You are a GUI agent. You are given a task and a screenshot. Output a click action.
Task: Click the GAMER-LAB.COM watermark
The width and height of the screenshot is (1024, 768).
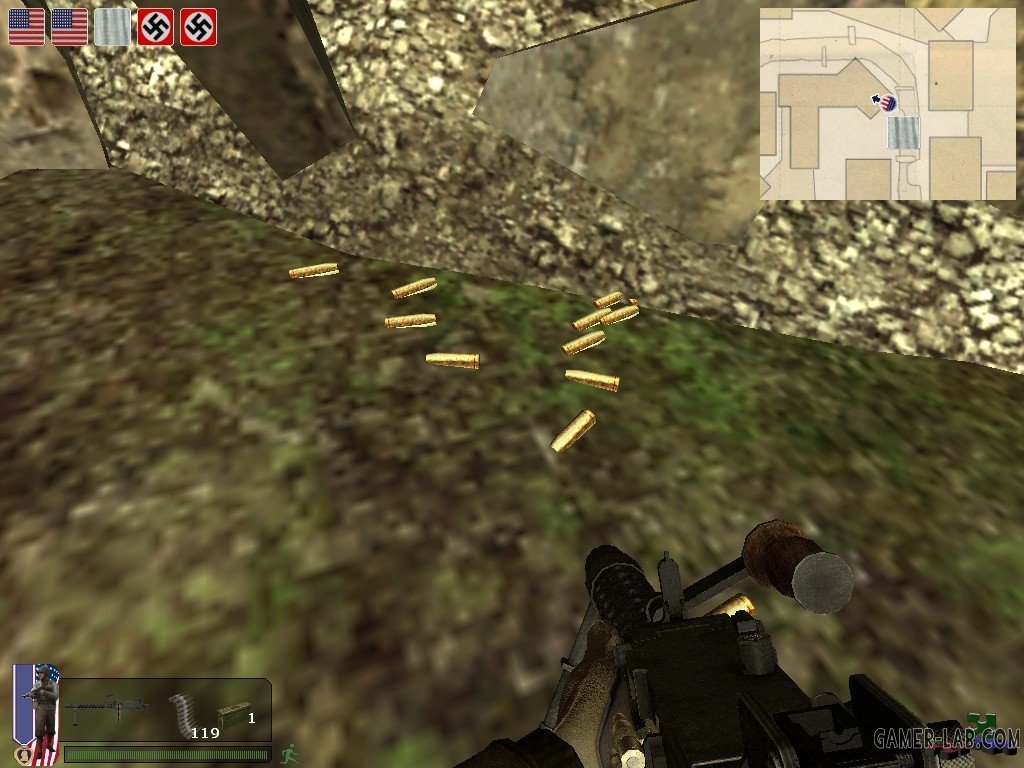945,740
